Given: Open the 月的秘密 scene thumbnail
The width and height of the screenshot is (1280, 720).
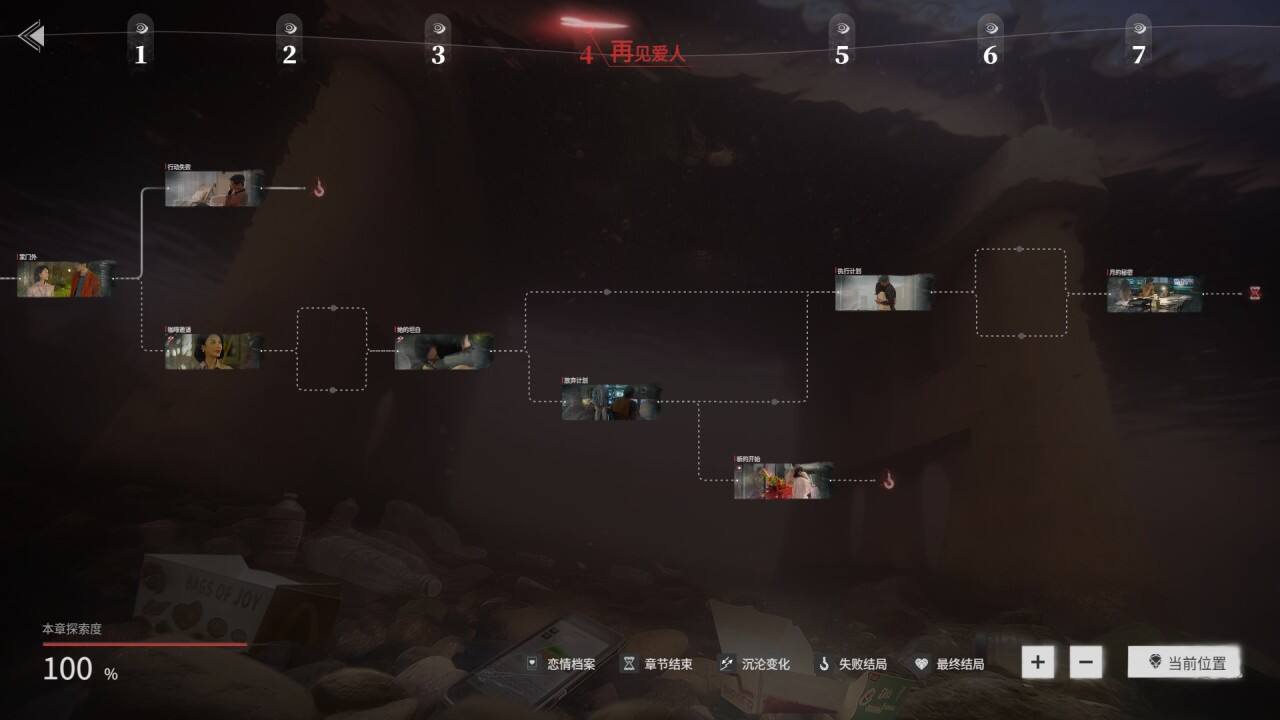Looking at the screenshot, I should (1154, 294).
